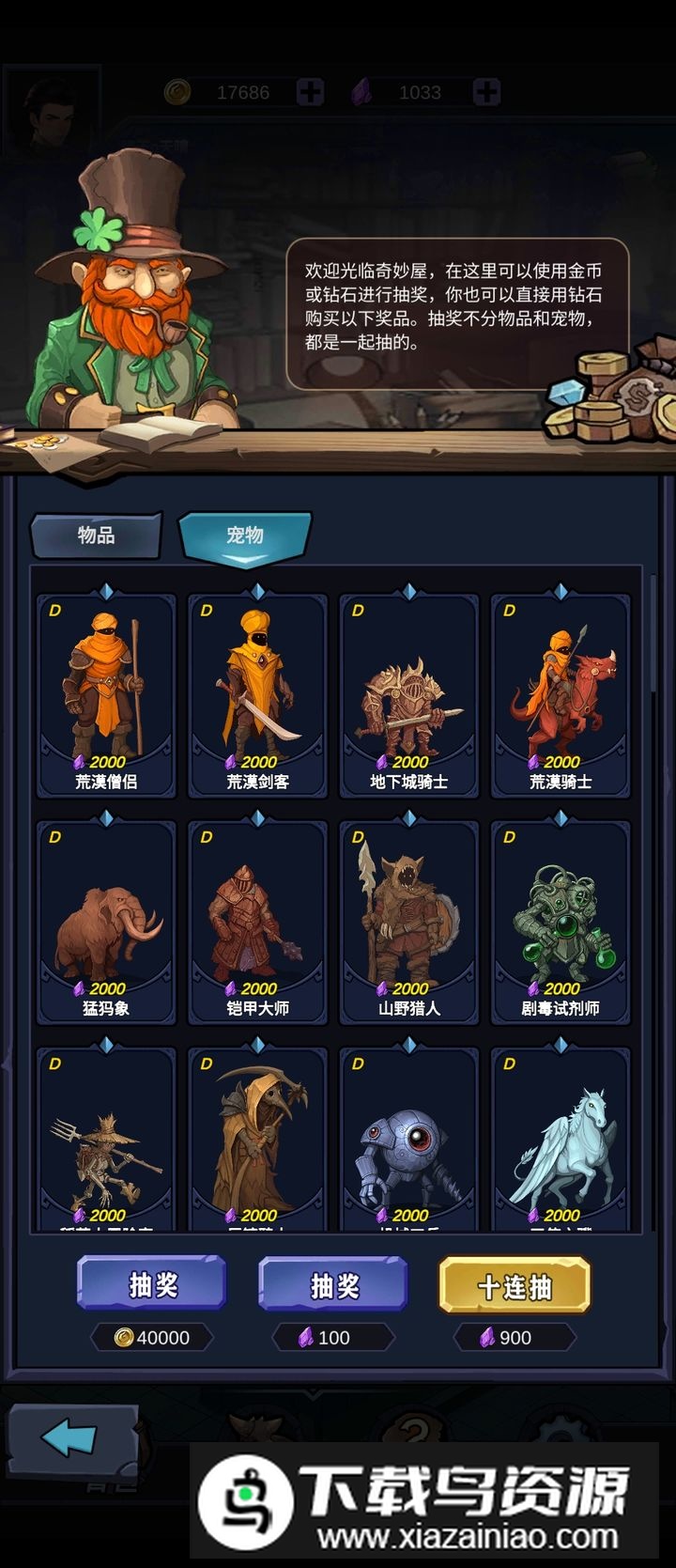Select the 剧毒试剂师 pet card
The height and width of the screenshot is (1568, 676).
[561, 923]
